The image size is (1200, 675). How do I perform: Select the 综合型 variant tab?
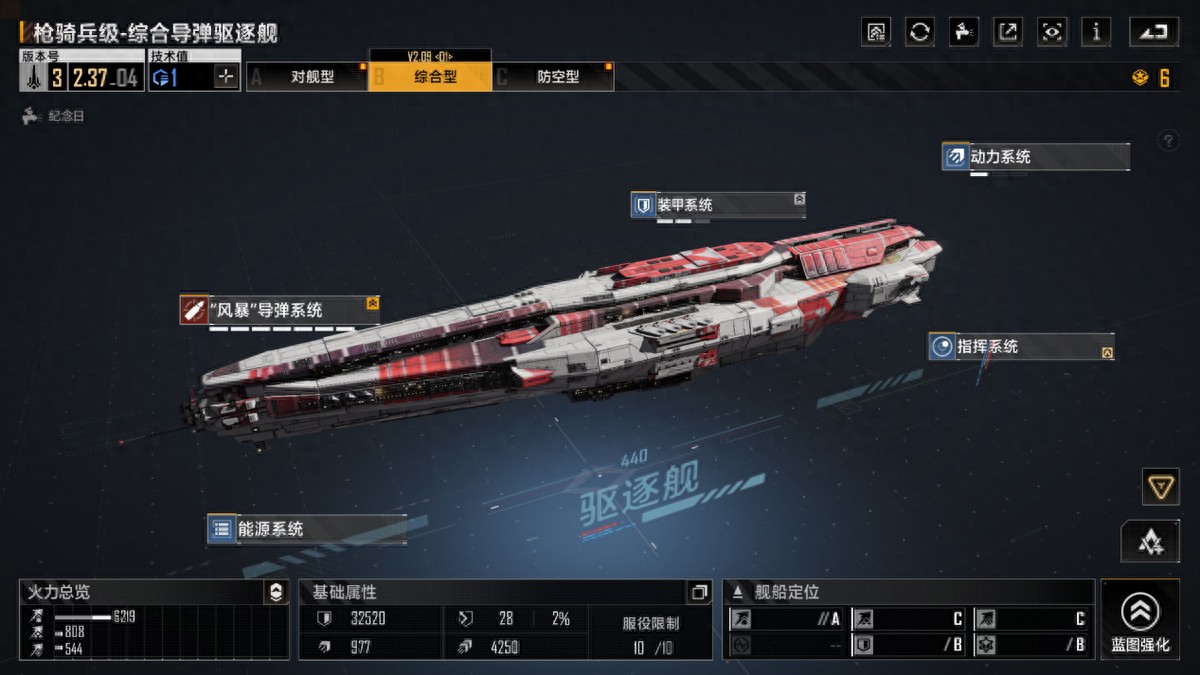[x=434, y=77]
